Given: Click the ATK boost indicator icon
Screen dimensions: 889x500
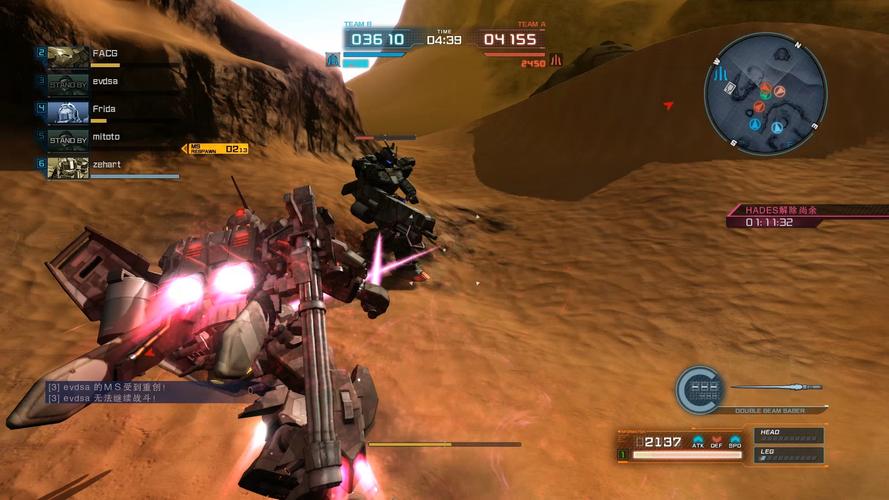Looking at the screenshot, I should 699,441.
